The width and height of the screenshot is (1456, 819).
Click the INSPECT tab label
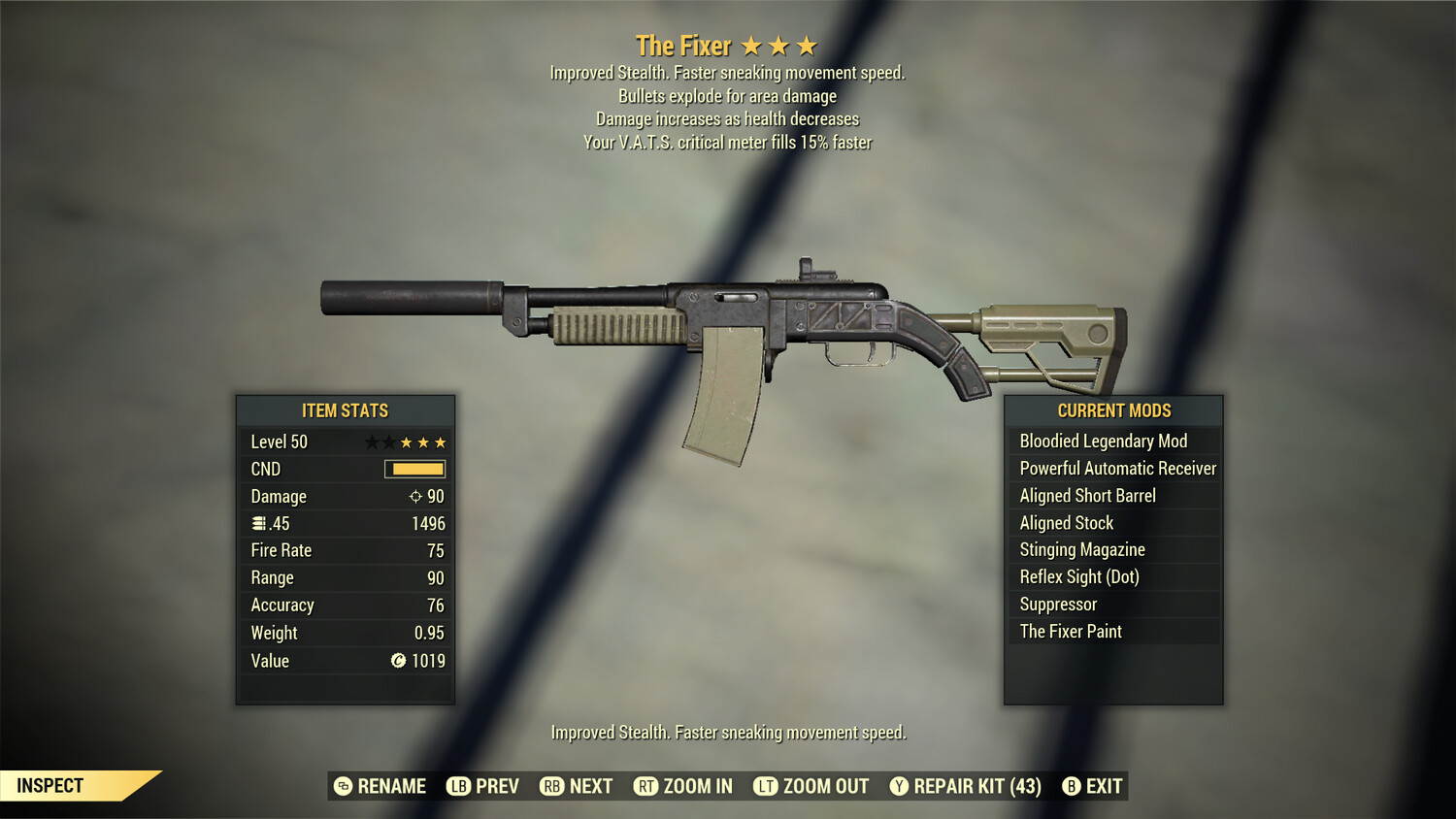point(49,785)
